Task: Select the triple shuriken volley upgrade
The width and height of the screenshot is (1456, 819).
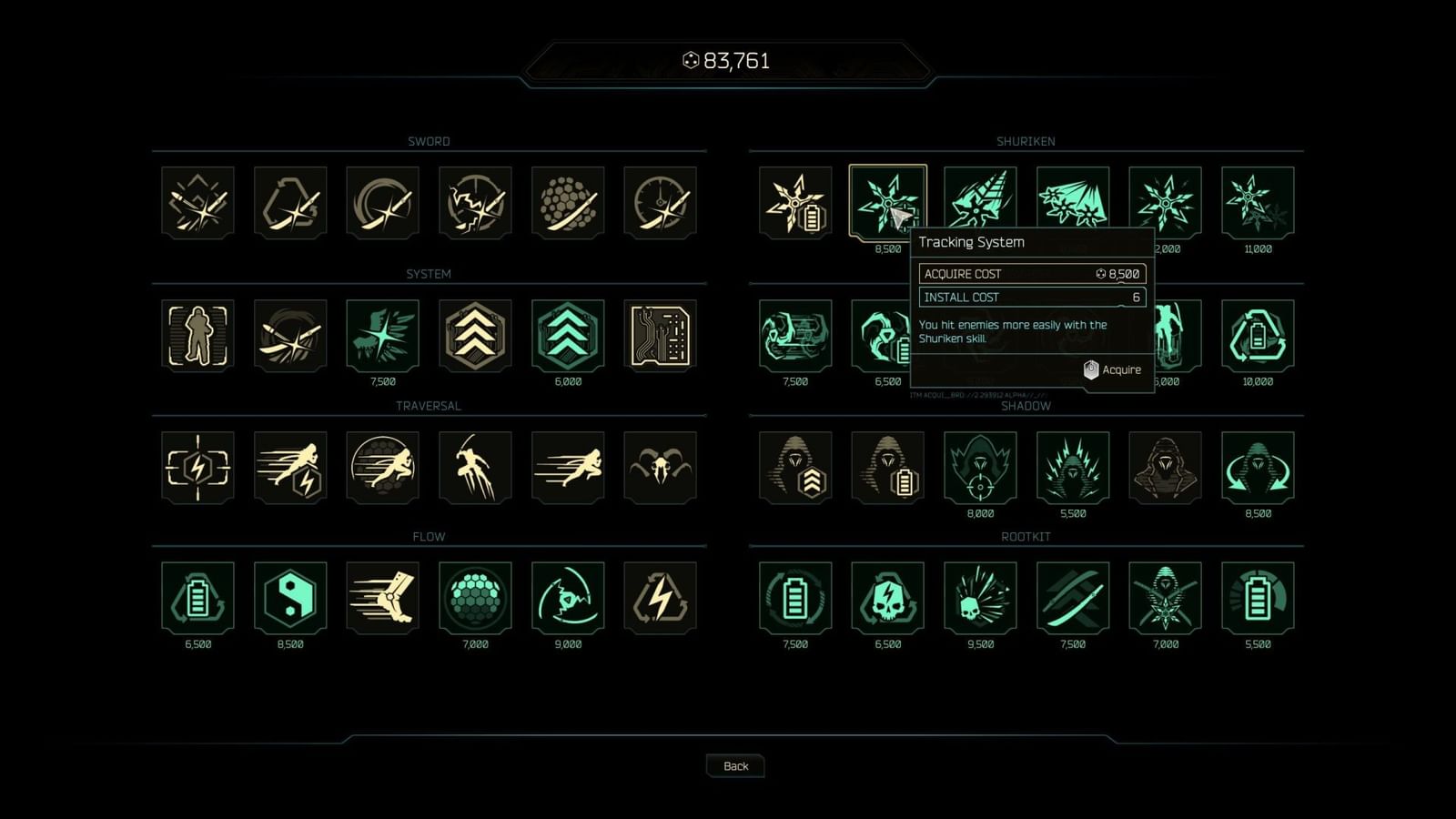Action: point(1073,202)
